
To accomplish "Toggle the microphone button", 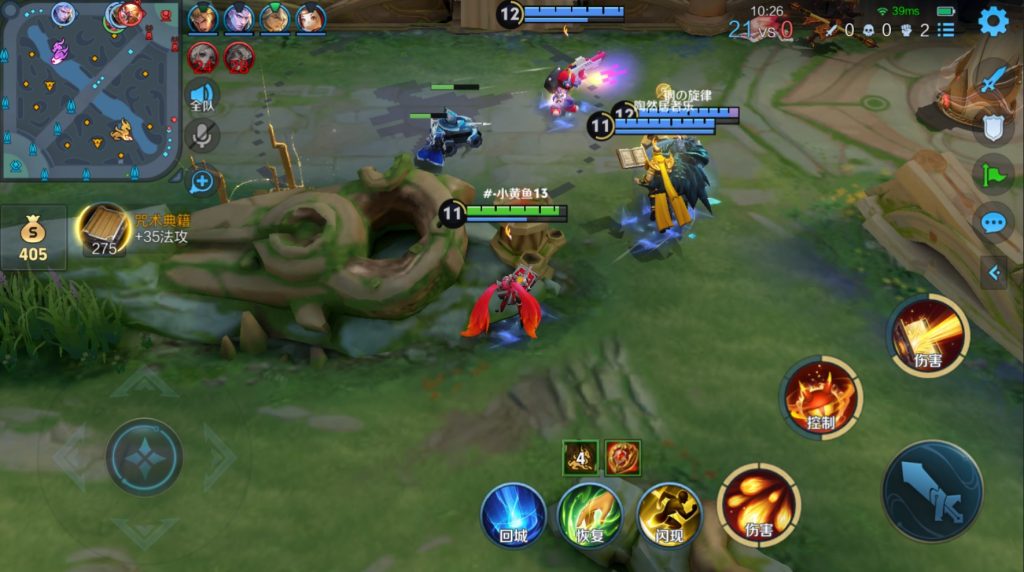I will [202, 137].
